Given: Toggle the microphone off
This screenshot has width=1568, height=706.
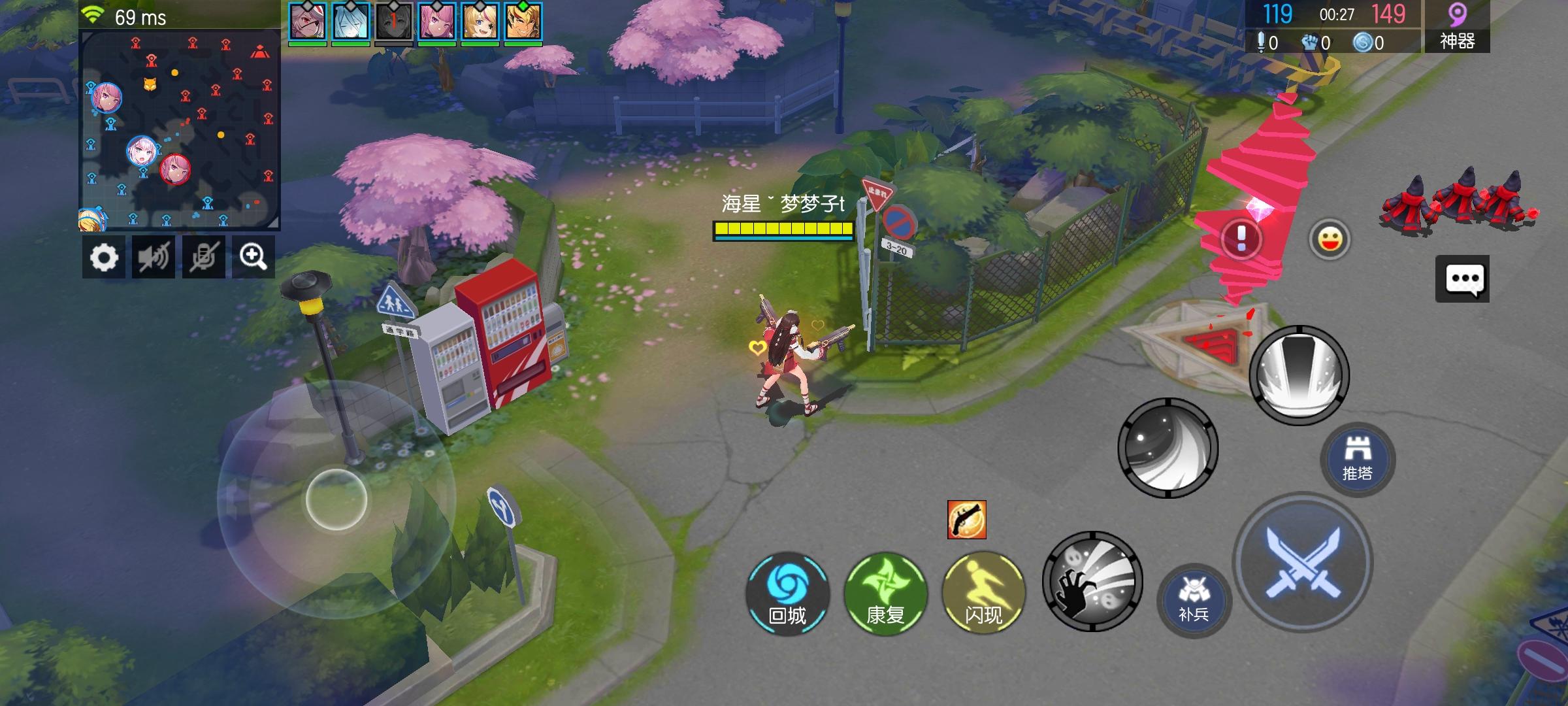Looking at the screenshot, I should point(203,256).
